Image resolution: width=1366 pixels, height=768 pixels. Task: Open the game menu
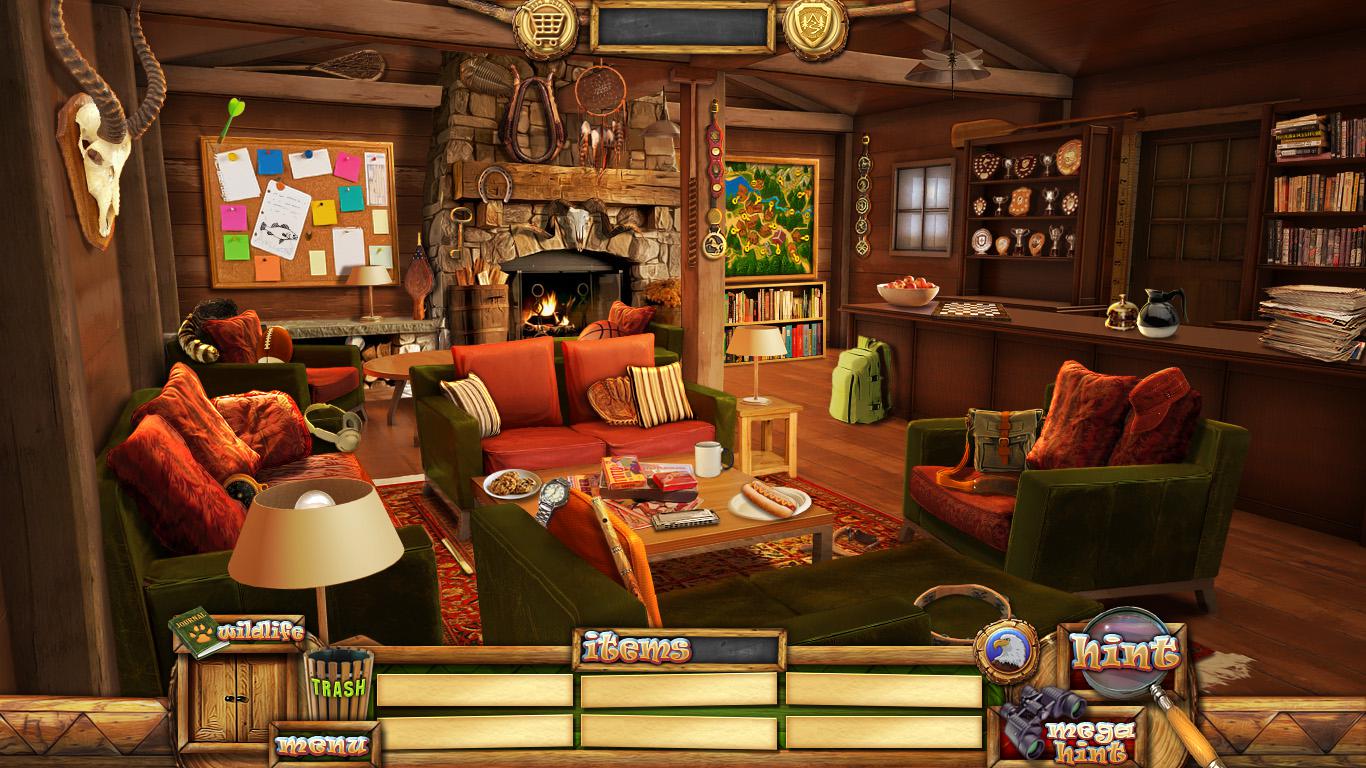[322, 744]
